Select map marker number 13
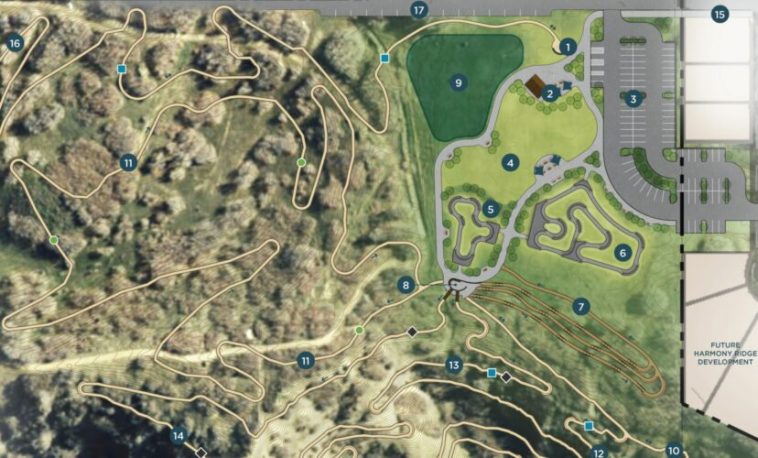The width and height of the screenshot is (758, 458). [453, 366]
